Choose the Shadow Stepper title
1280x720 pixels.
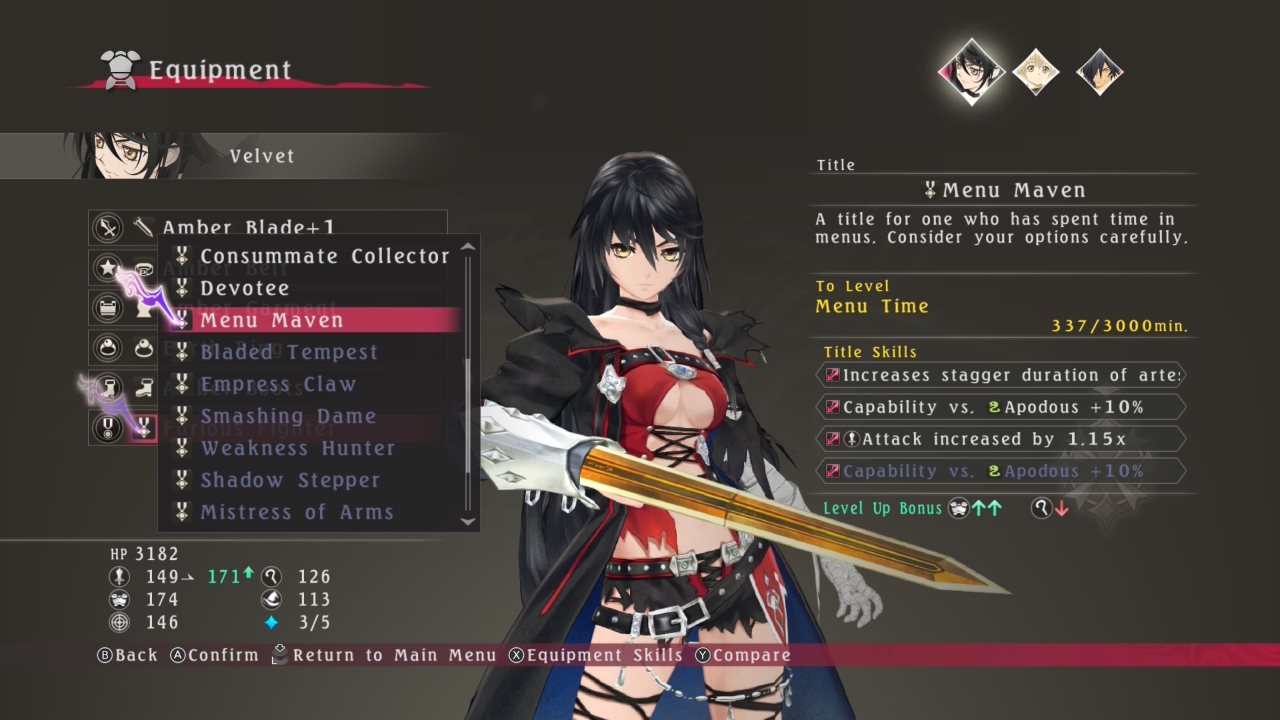click(x=289, y=480)
